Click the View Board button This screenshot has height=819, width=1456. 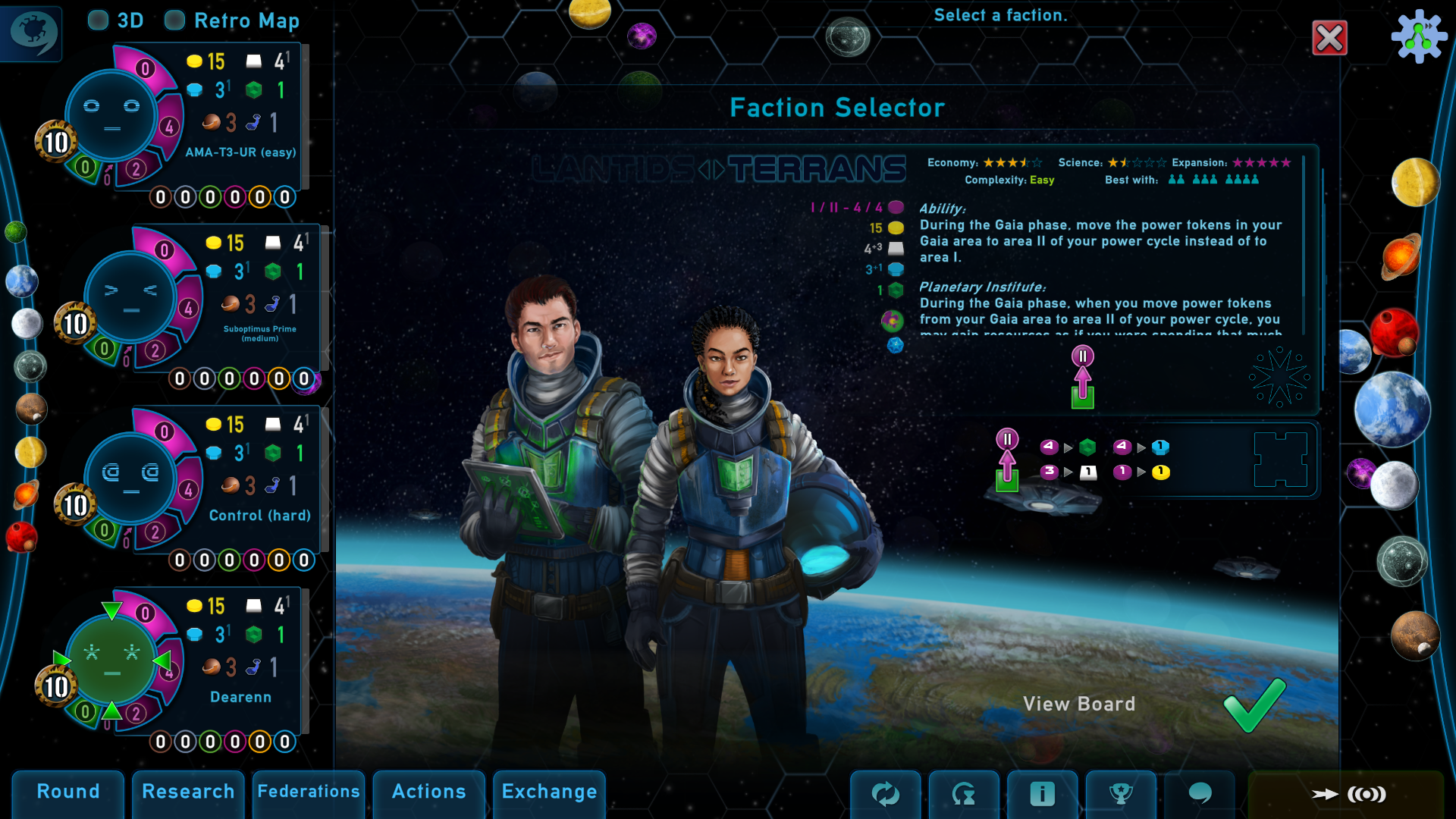[1078, 704]
